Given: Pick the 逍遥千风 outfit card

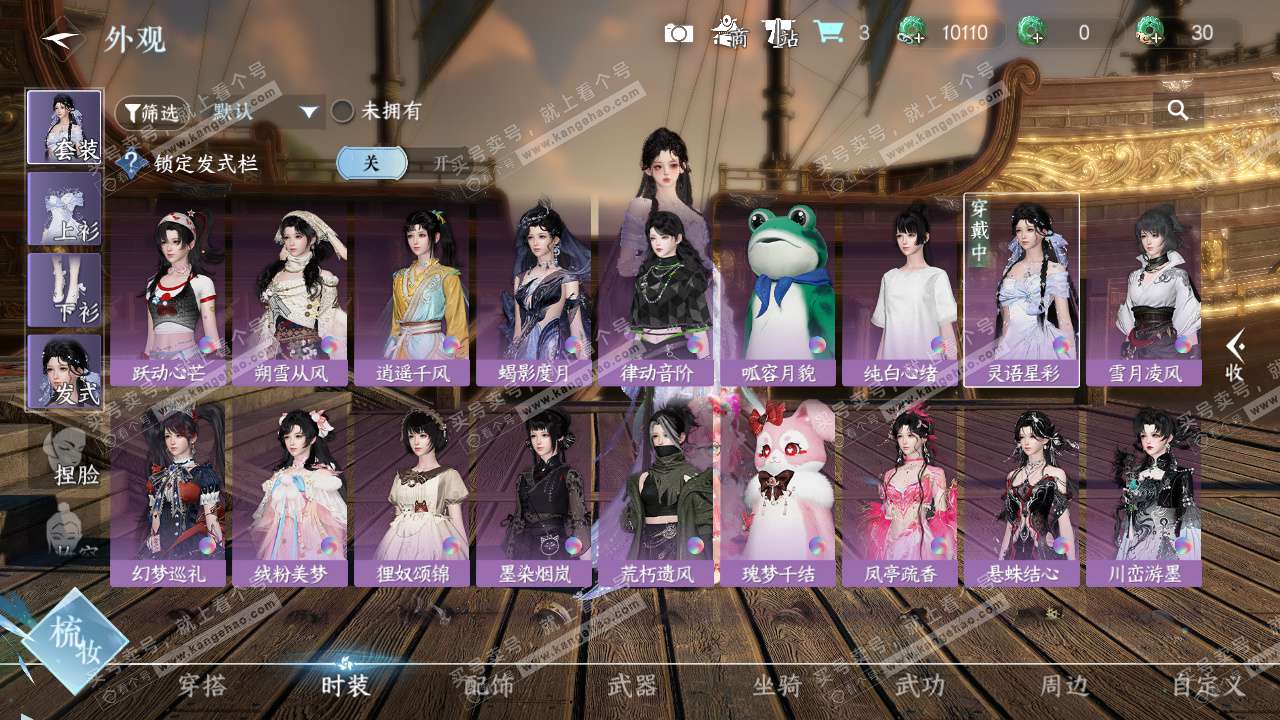Looking at the screenshot, I should 412,290.
